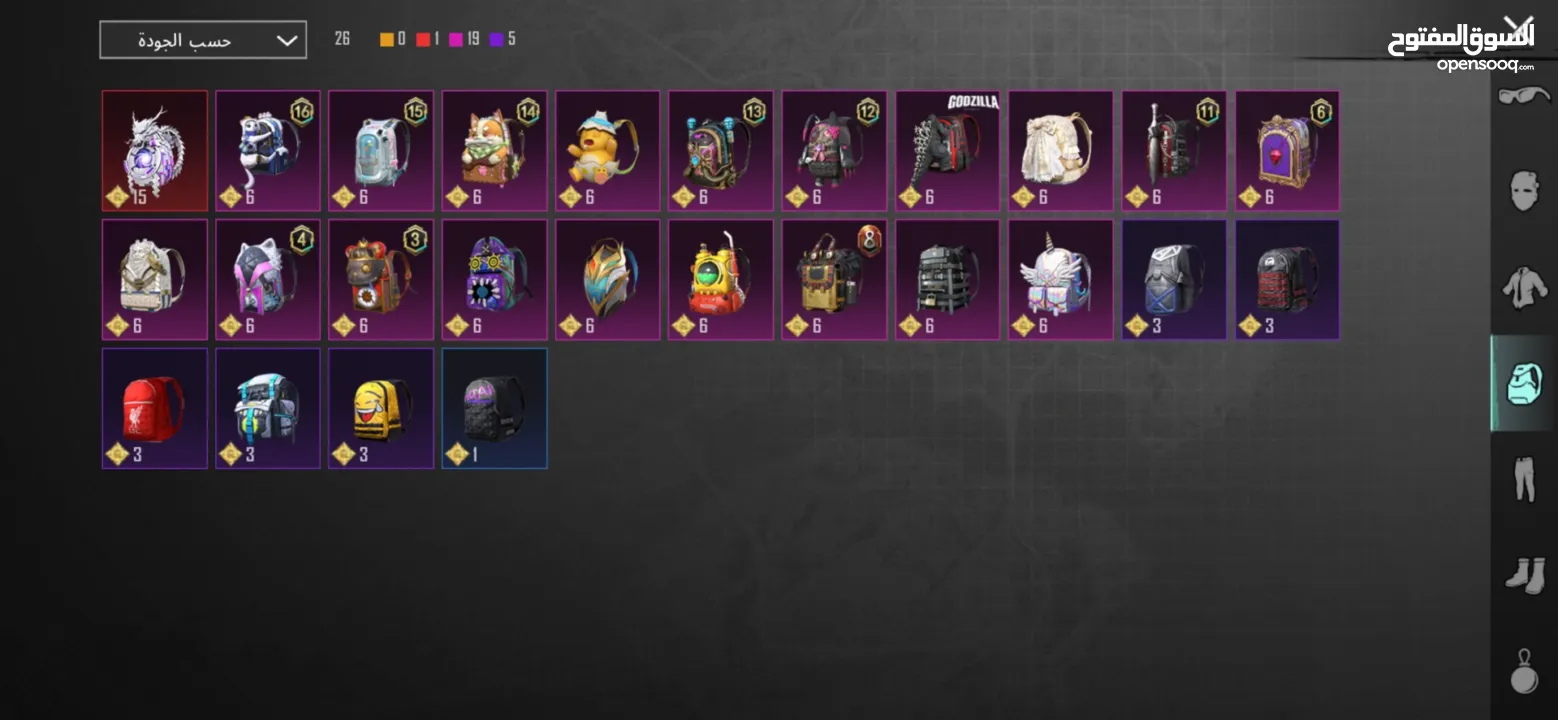Choose the purple gem mirror backpack
This screenshot has width=1558, height=720.
[1288, 151]
